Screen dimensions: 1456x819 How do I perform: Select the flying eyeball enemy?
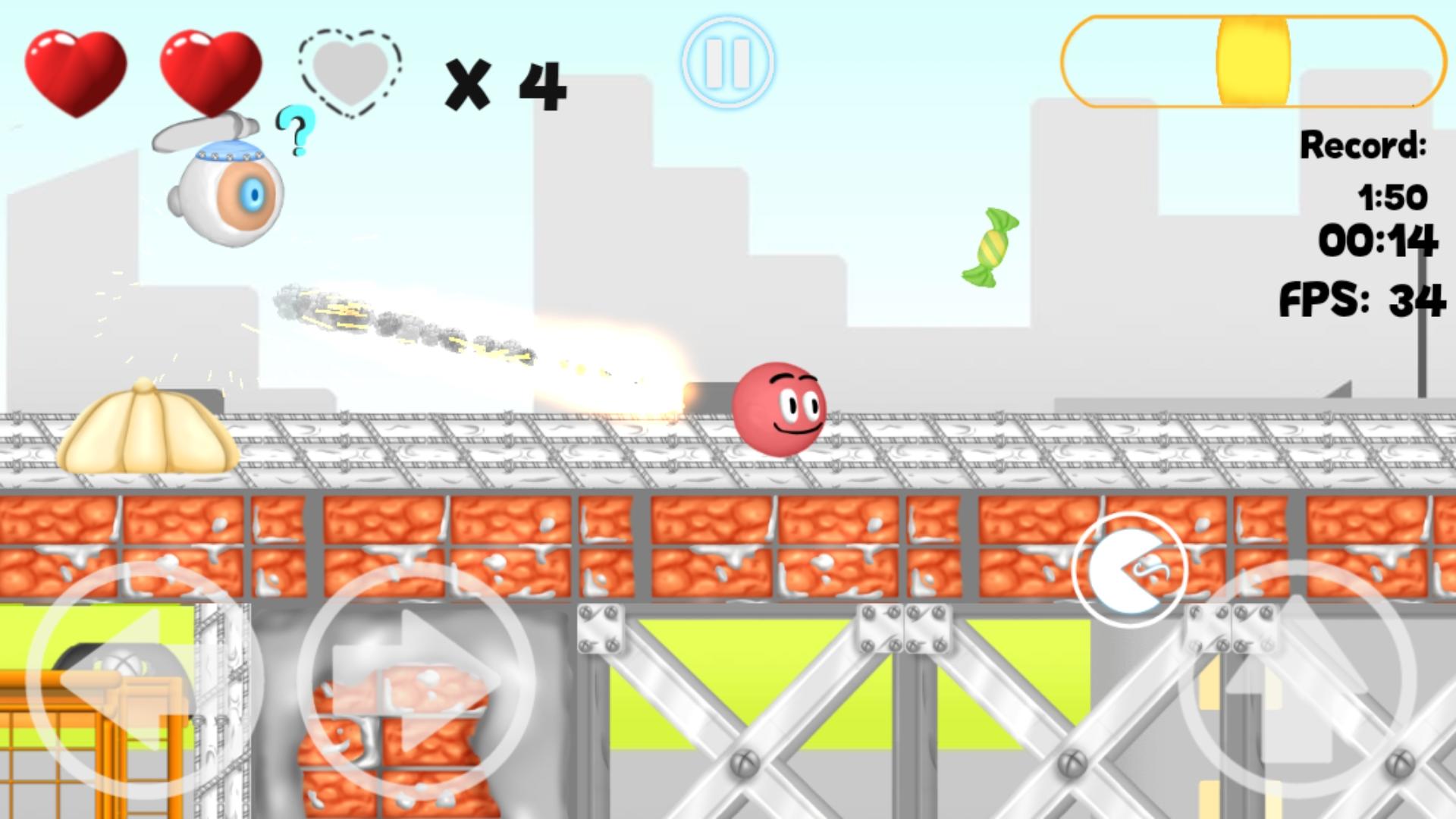tap(227, 193)
